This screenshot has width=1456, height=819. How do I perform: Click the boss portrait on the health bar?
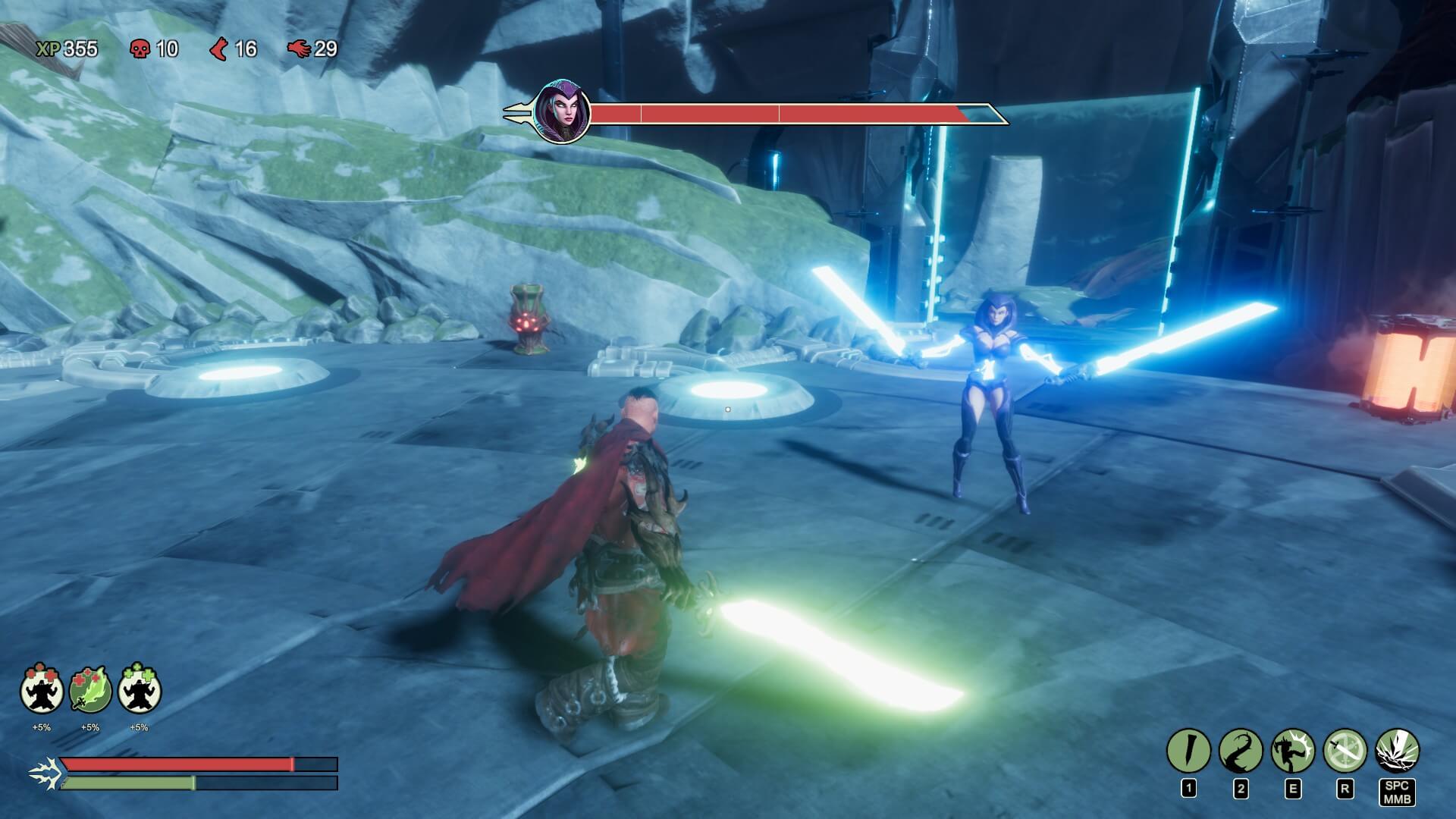coord(562,112)
